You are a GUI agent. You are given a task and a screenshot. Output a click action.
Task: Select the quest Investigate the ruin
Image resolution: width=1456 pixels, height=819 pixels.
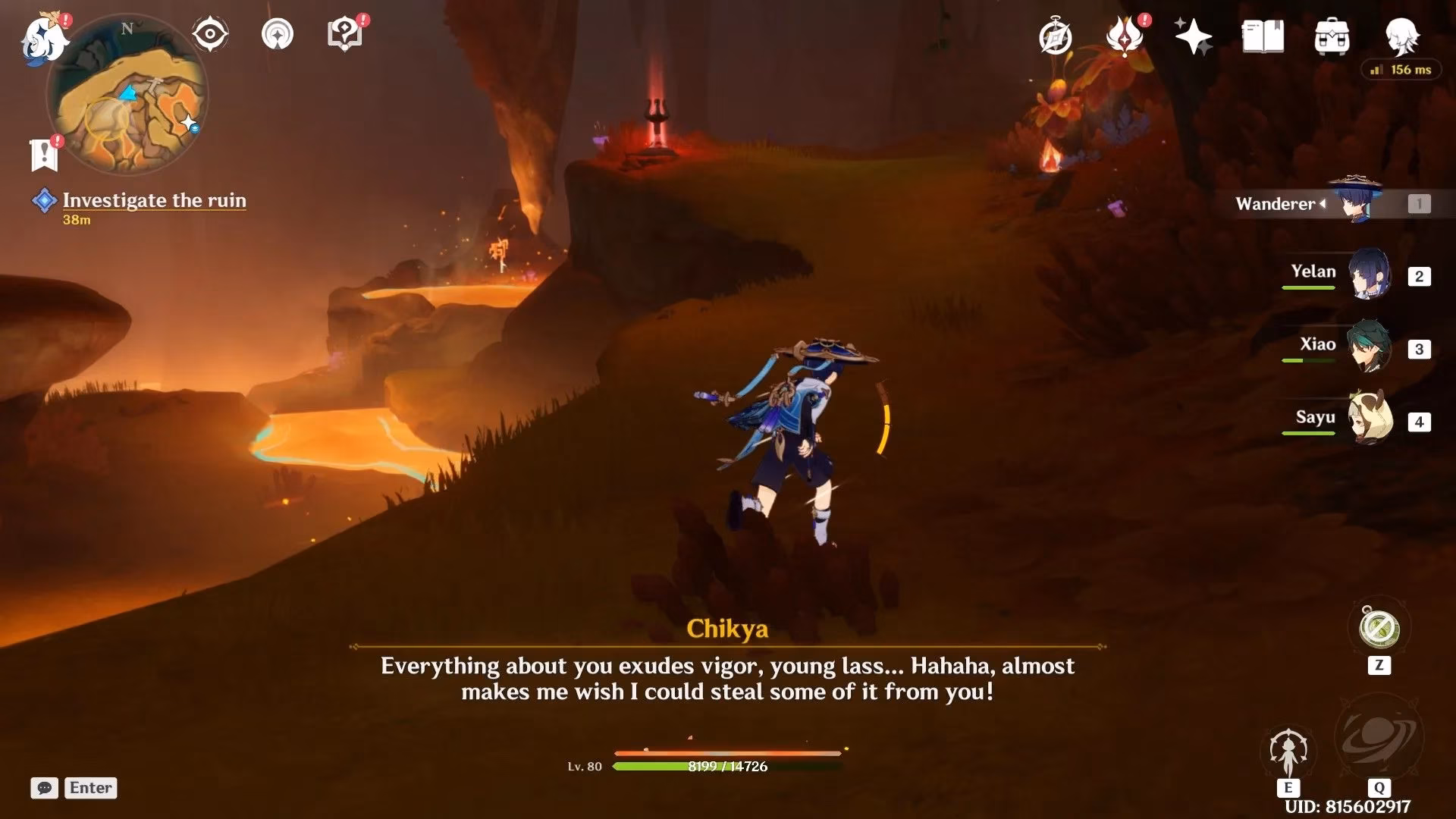pyautogui.click(x=154, y=200)
